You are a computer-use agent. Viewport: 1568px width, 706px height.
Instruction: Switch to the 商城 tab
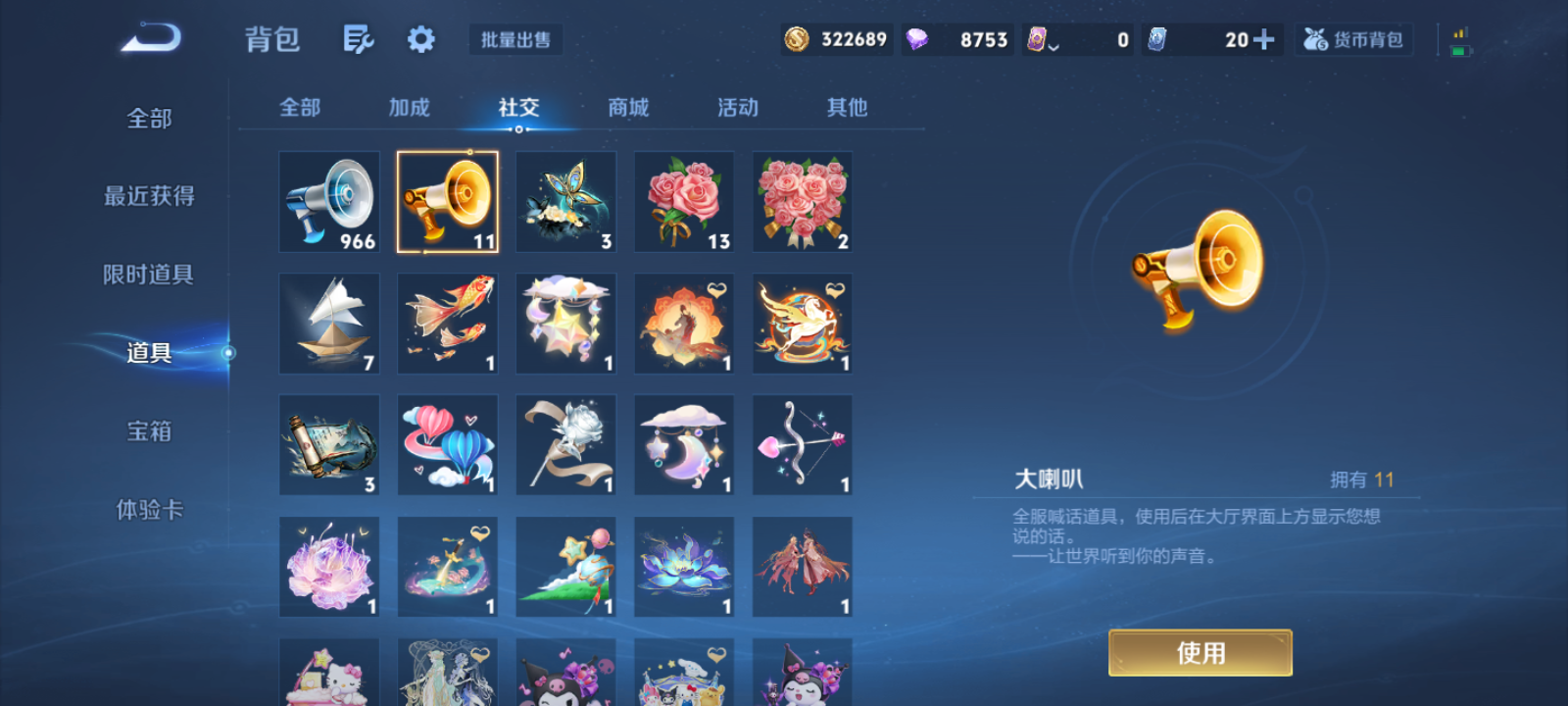coord(628,108)
